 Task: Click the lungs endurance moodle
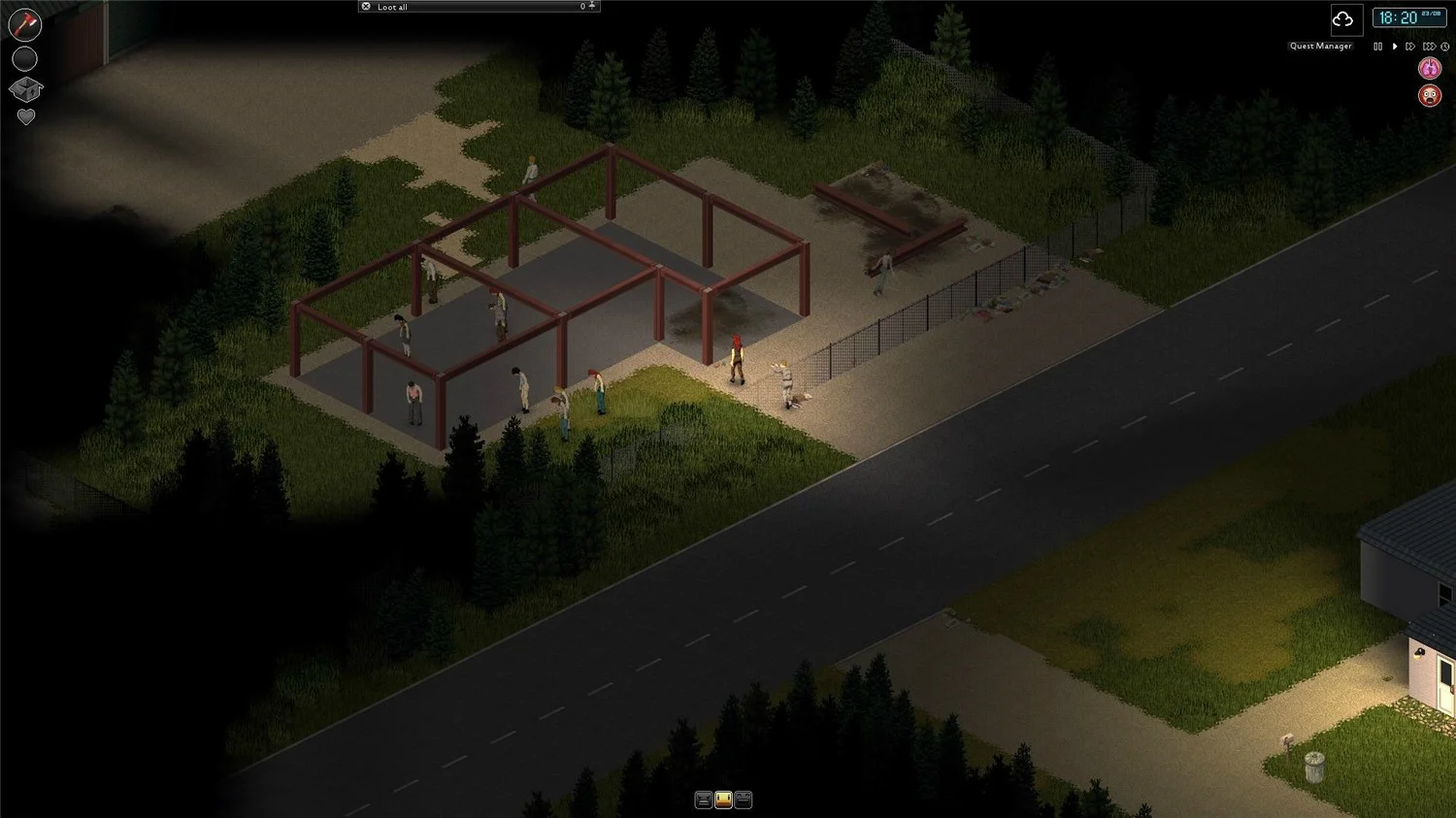(x=1430, y=68)
